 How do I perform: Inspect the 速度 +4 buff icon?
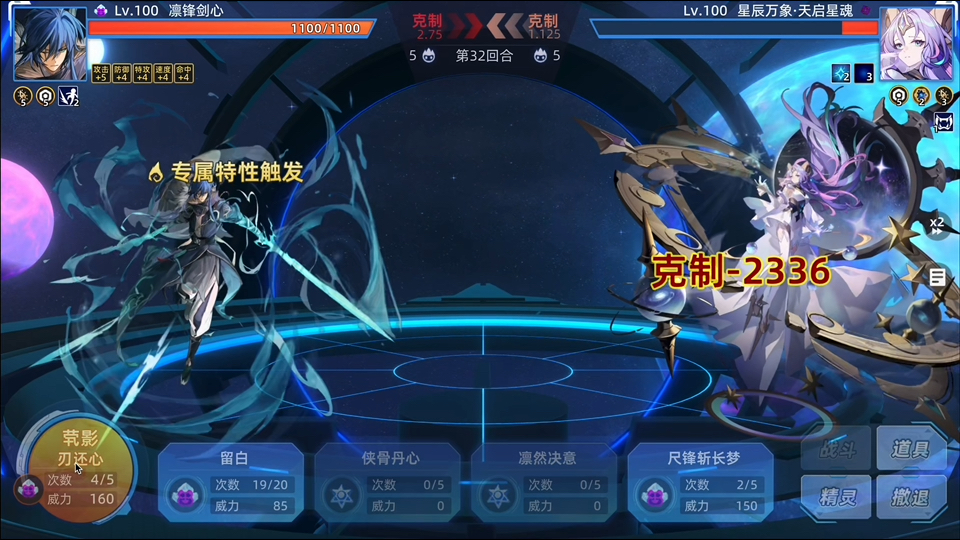(163, 73)
